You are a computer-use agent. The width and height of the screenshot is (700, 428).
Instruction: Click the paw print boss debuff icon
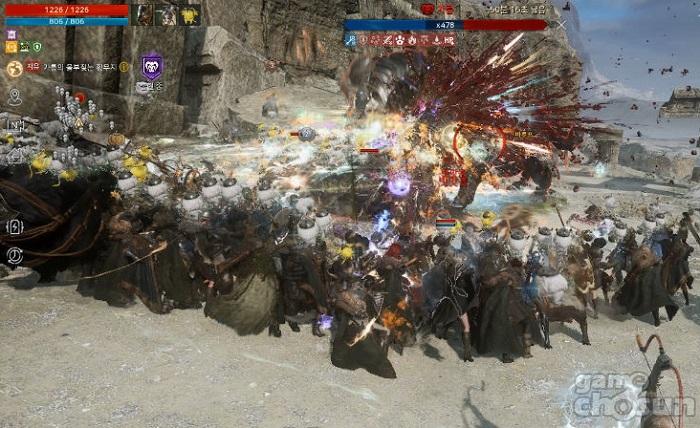pyautogui.click(x=398, y=41)
